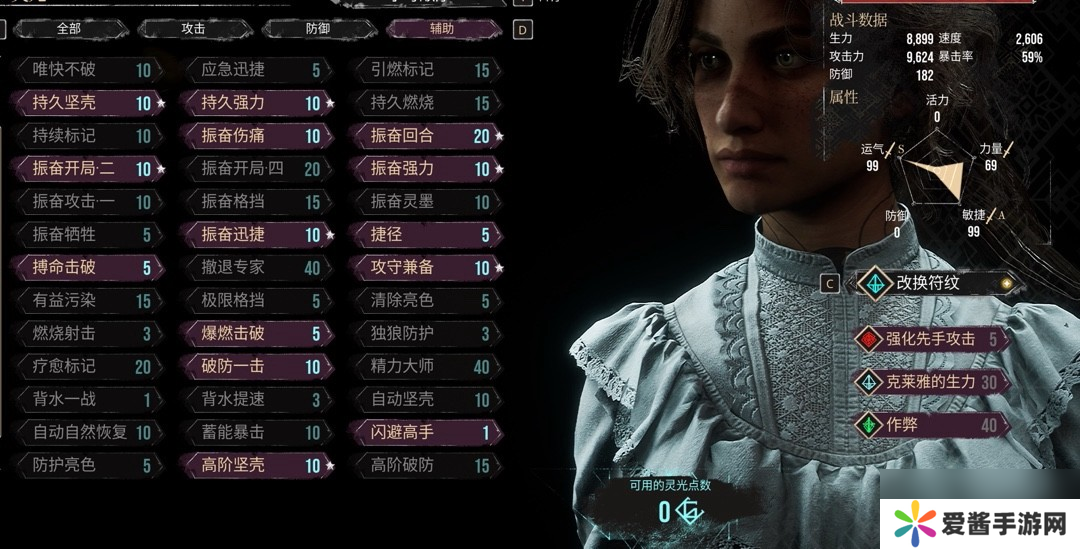The image size is (1080, 549).
Task: Choose the 克莱雅的生力 rune
Action: [x=930, y=381]
